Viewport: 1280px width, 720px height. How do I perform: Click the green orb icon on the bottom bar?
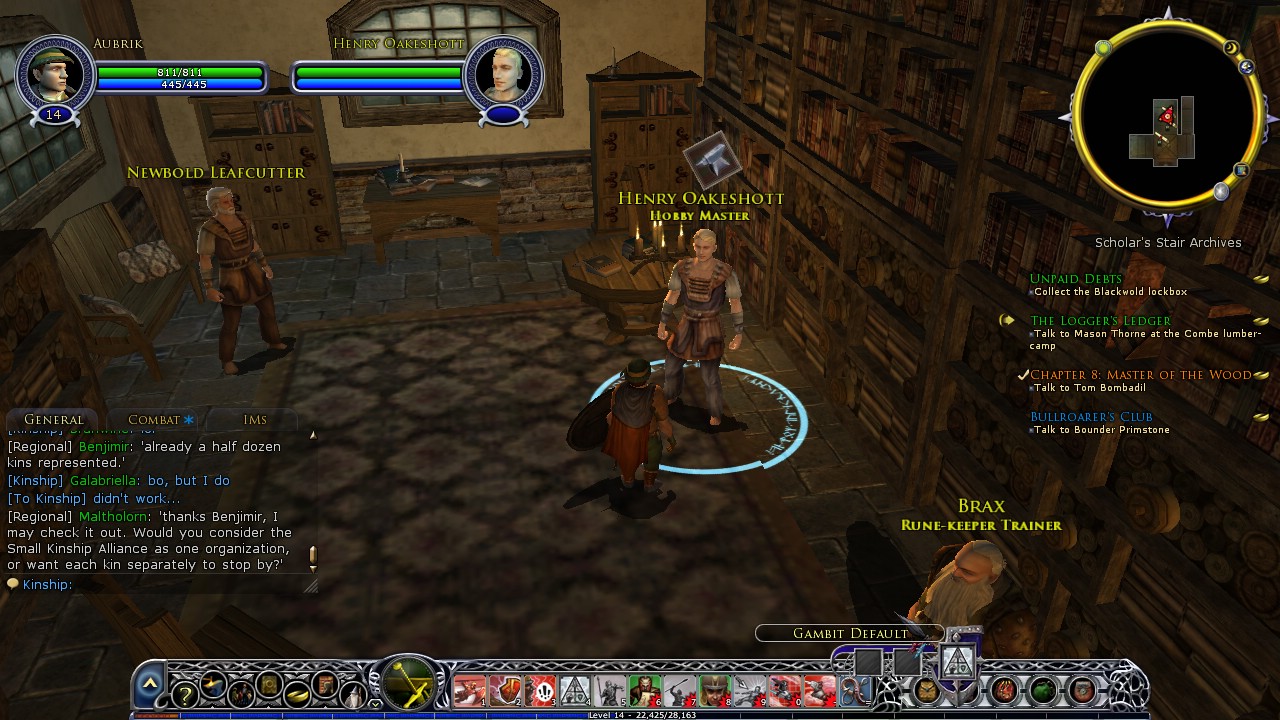click(1043, 690)
